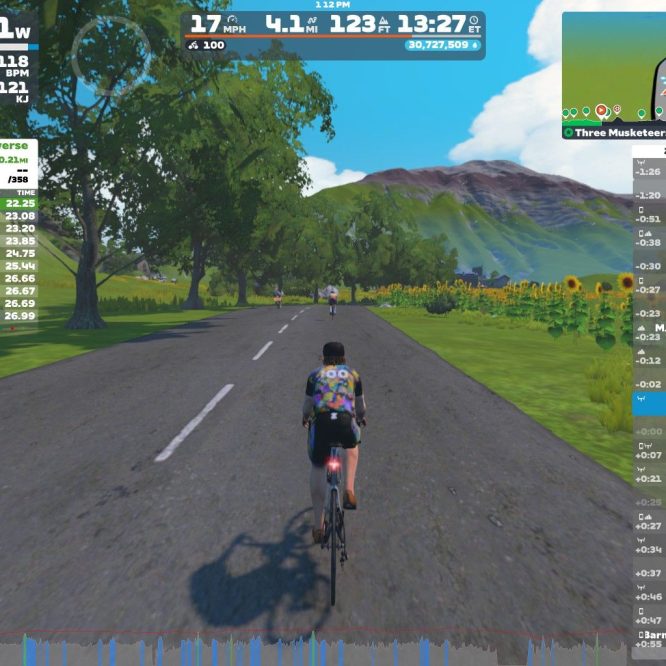666x666 pixels.
Task: Select the highlighted blue rider row
Action: tap(649, 403)
